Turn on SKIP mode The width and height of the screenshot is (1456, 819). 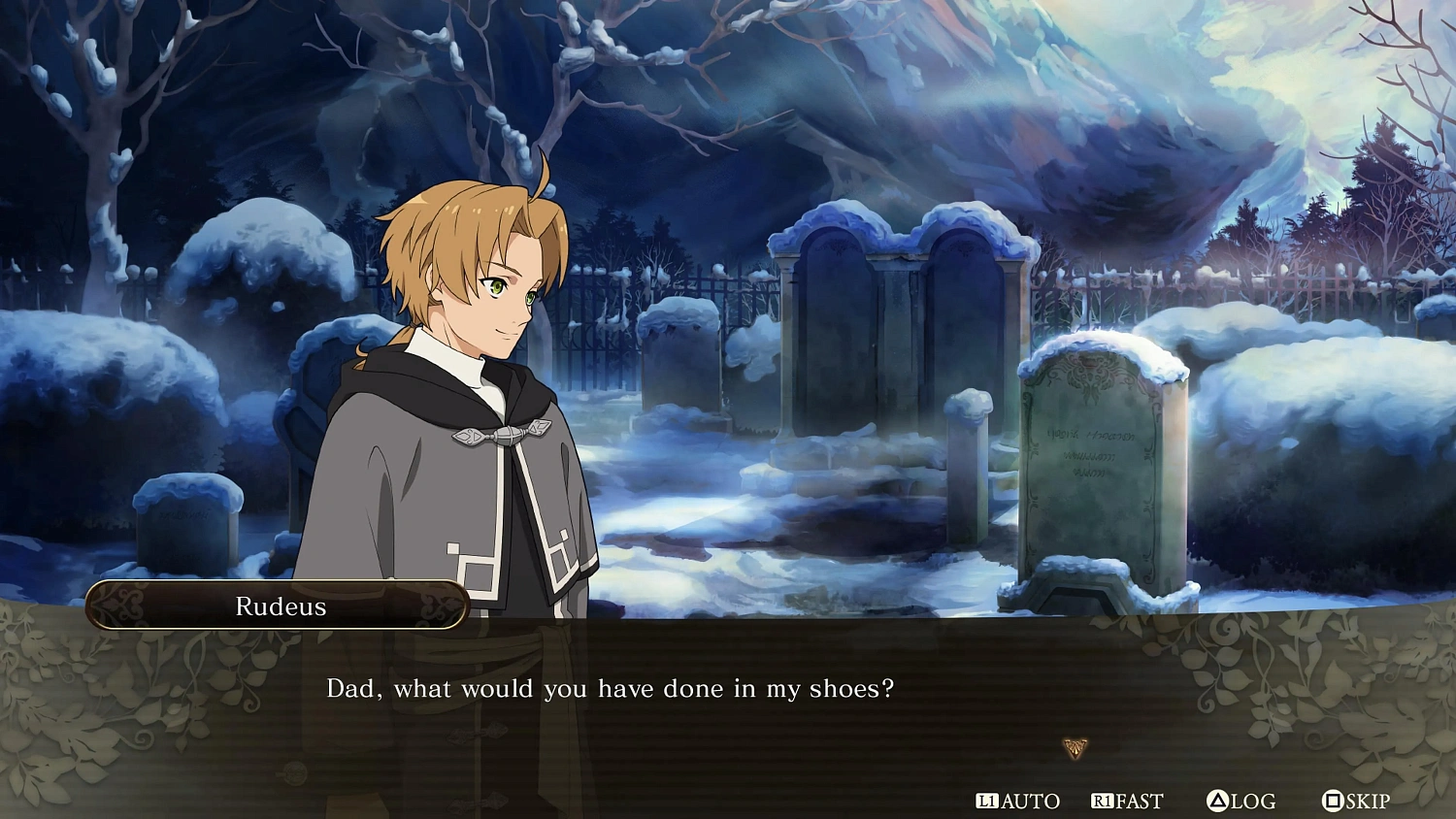[x=1357, y=802]
